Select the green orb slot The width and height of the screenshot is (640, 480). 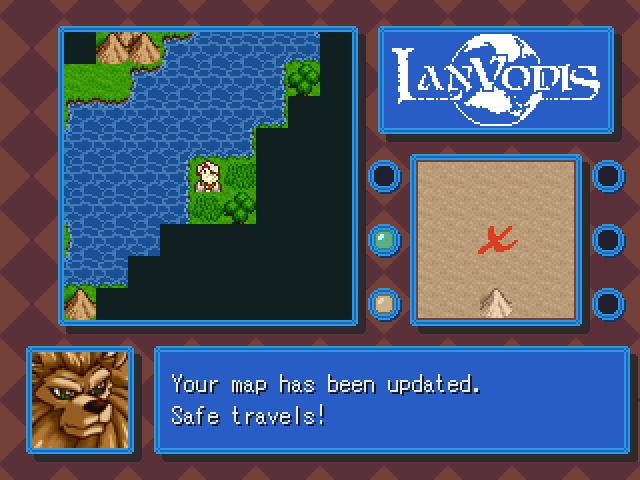[x=384, y=239]
